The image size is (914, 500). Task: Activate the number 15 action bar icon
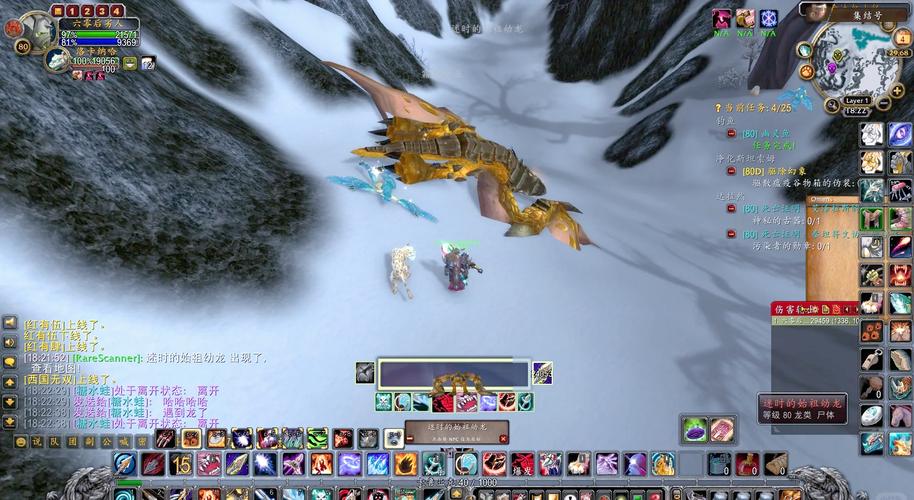coord(180,464)
